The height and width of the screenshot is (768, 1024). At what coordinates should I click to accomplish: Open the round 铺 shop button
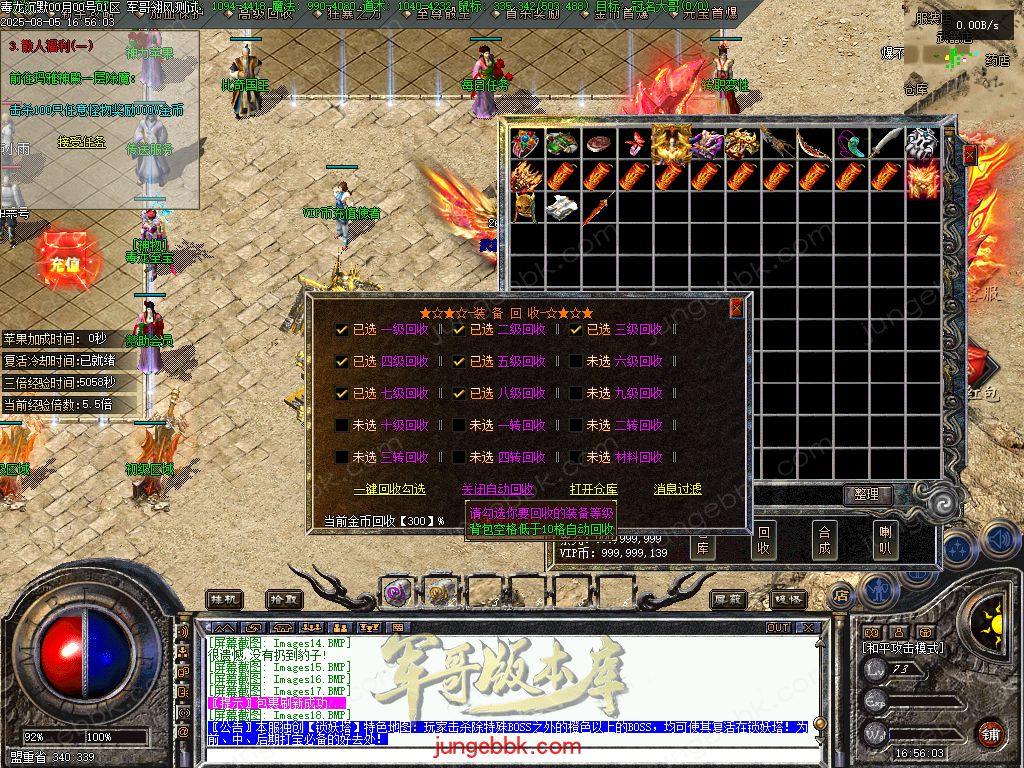point(990,734)
